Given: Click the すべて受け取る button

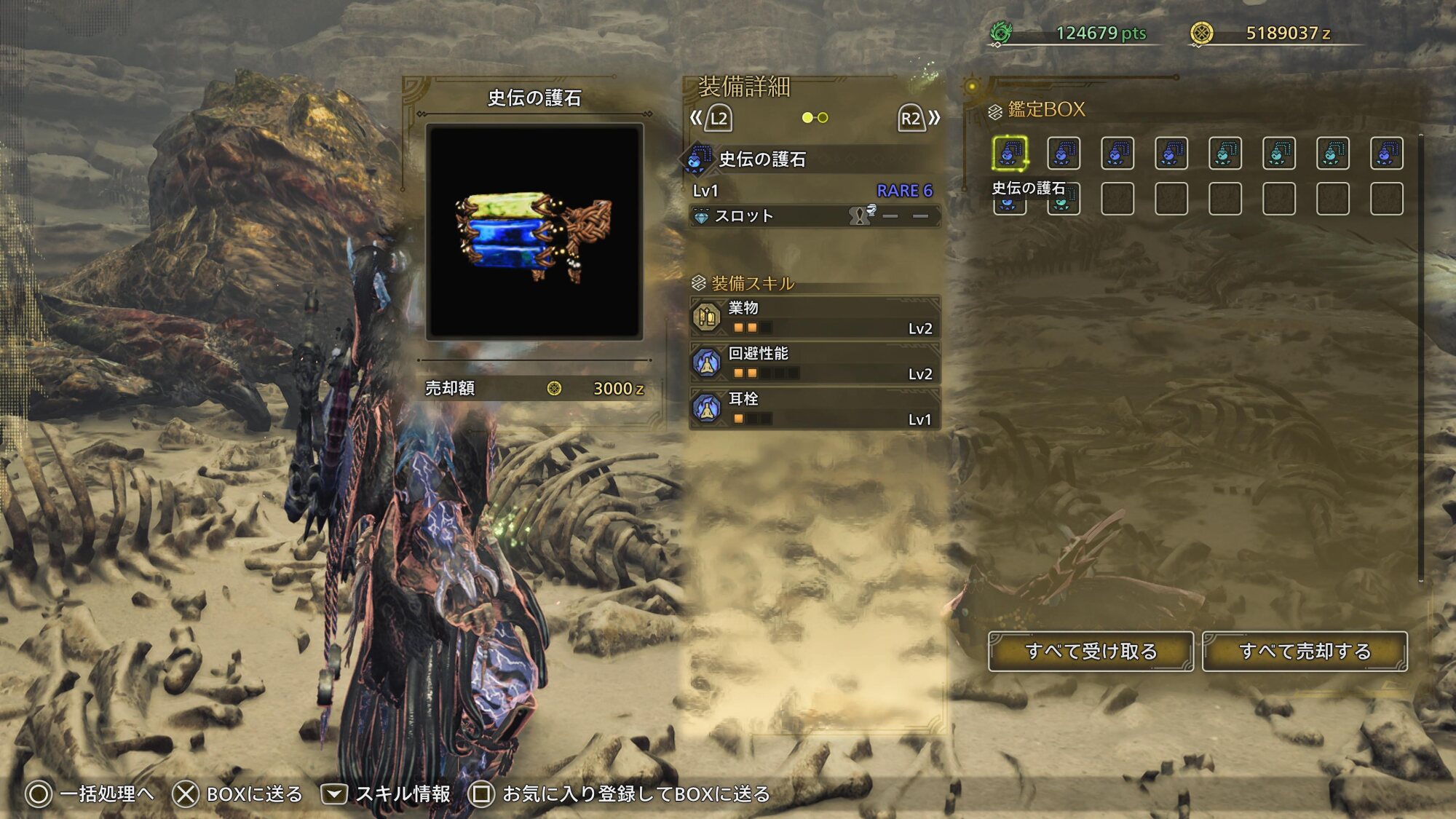Looking at the screenshot, I should coord(1091,652).
